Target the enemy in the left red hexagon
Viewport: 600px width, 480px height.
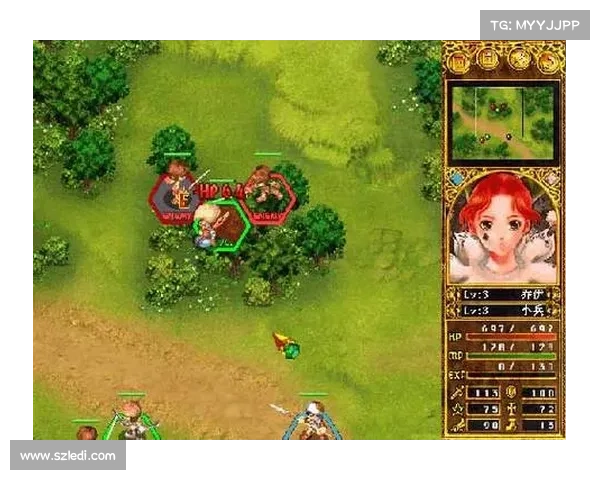coord(176,194)
